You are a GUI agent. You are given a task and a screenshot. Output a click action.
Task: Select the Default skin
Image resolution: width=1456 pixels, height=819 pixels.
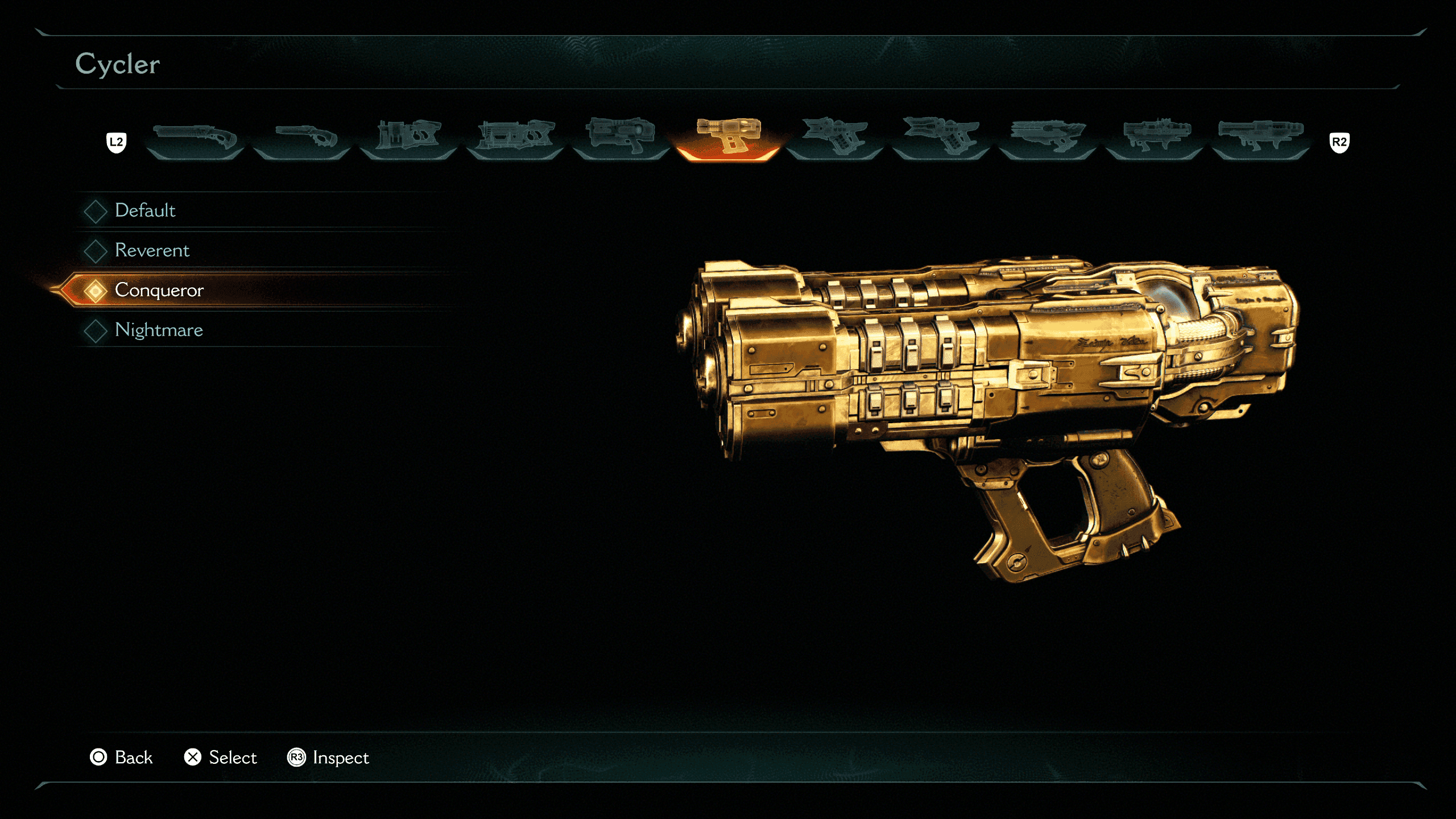146,210
